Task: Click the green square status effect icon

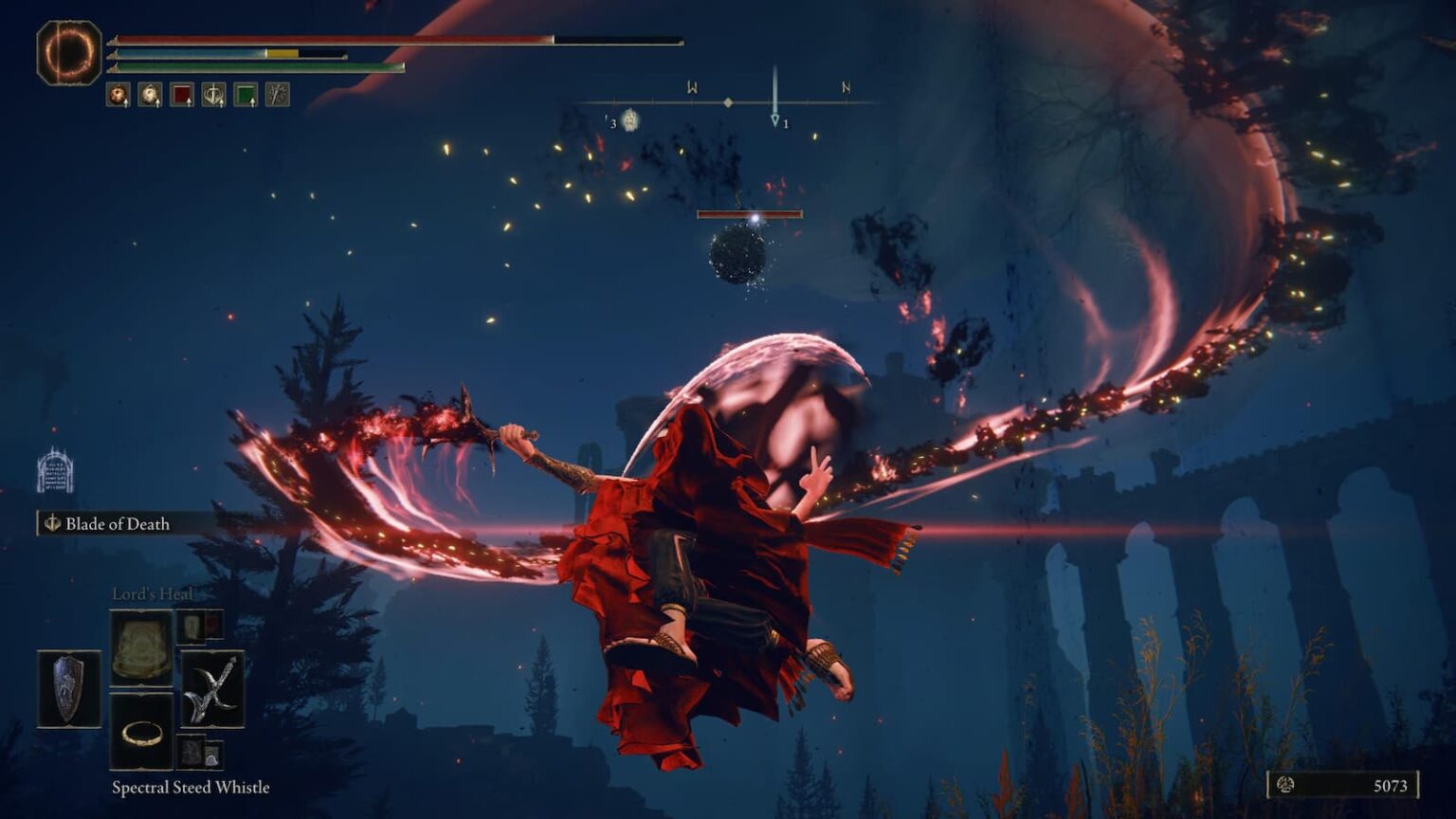Action: (x=246, y=95)
